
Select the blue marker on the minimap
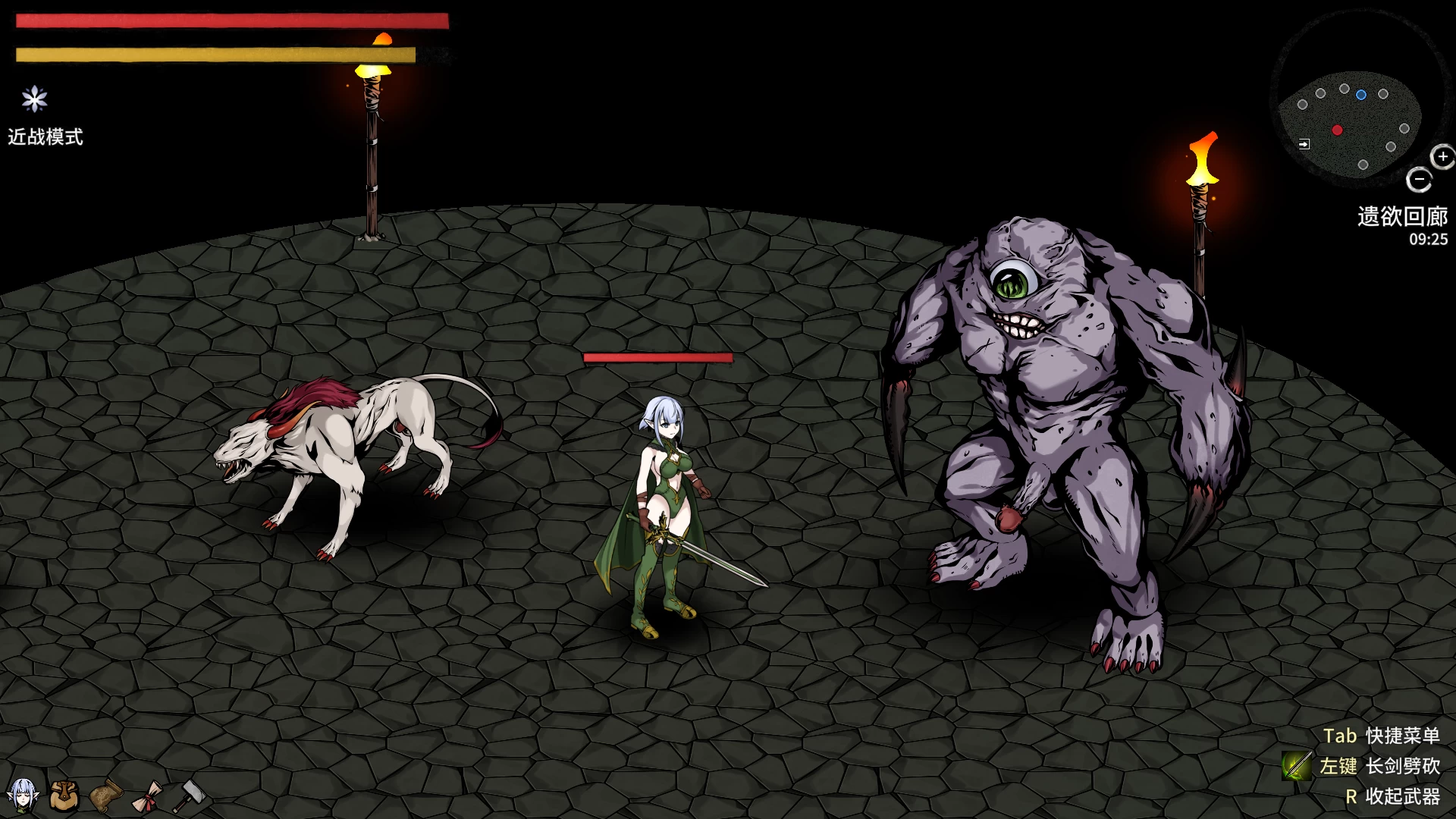[1361, 95]
